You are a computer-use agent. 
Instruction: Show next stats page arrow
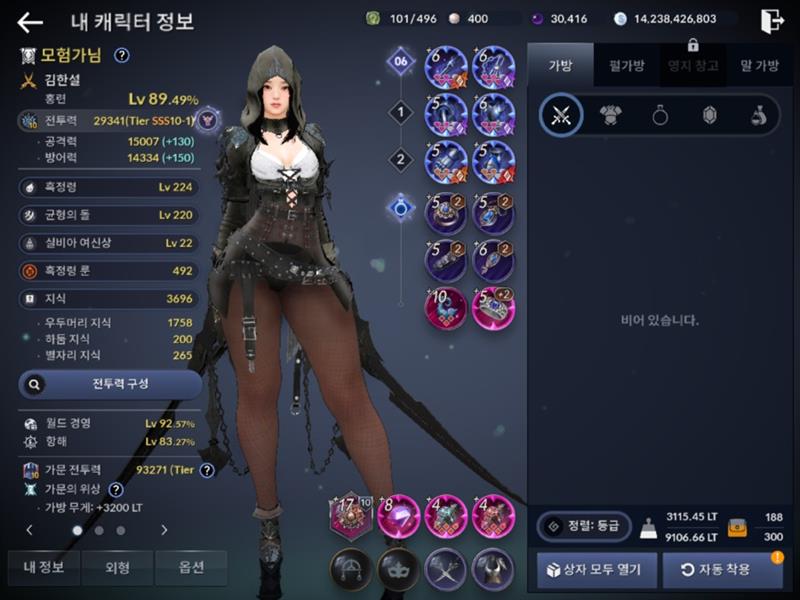pos(164,530)
